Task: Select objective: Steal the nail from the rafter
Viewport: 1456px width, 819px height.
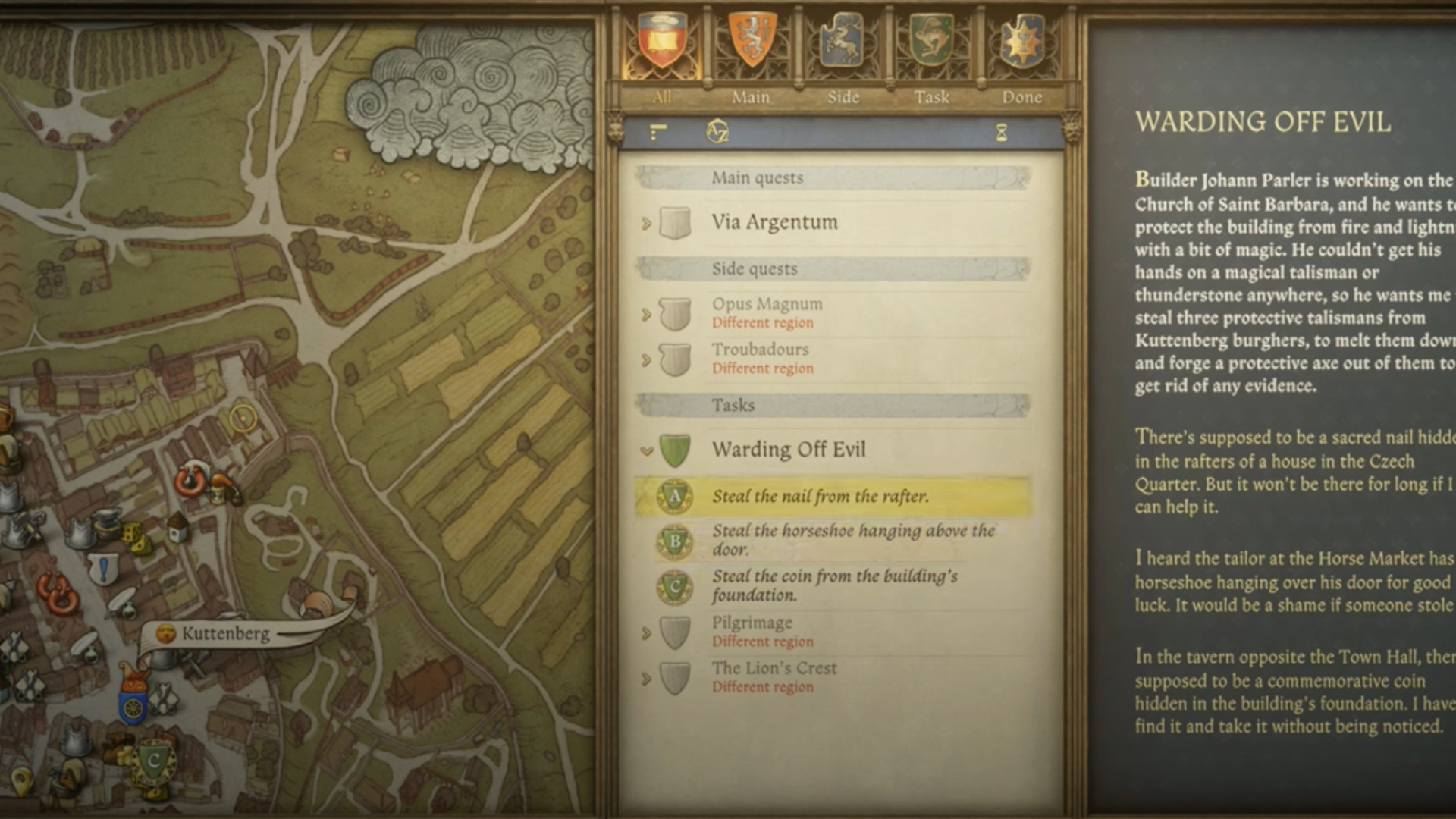Action: tap(820, 497)
